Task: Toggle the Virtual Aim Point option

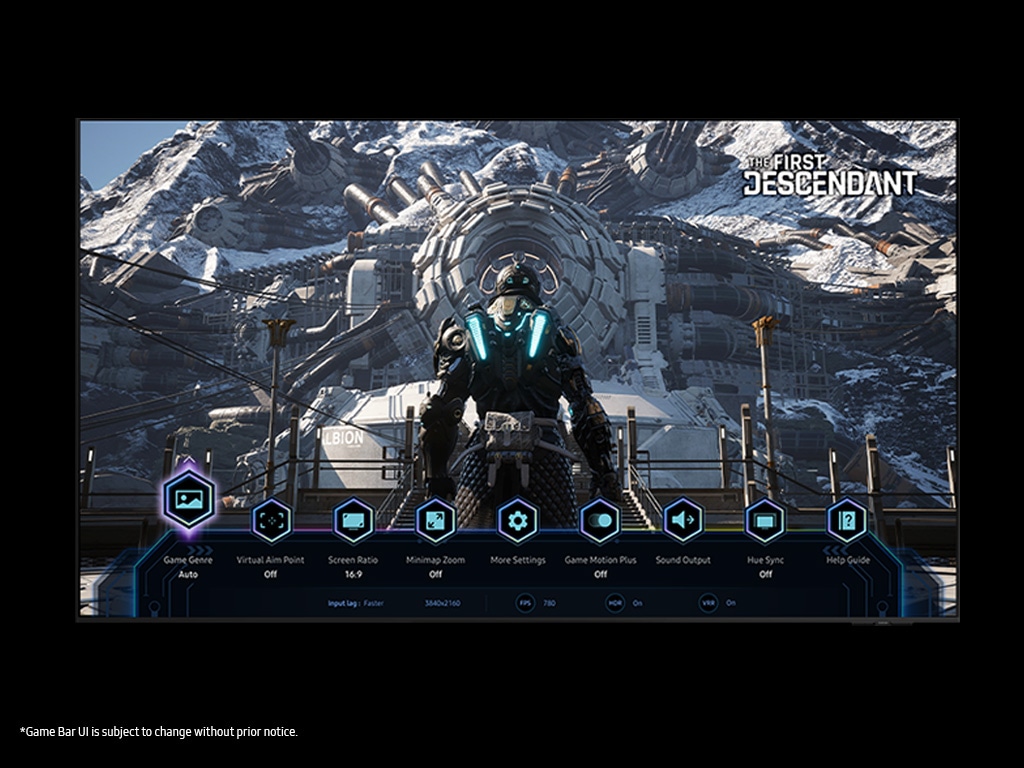Action: (271, 520)
